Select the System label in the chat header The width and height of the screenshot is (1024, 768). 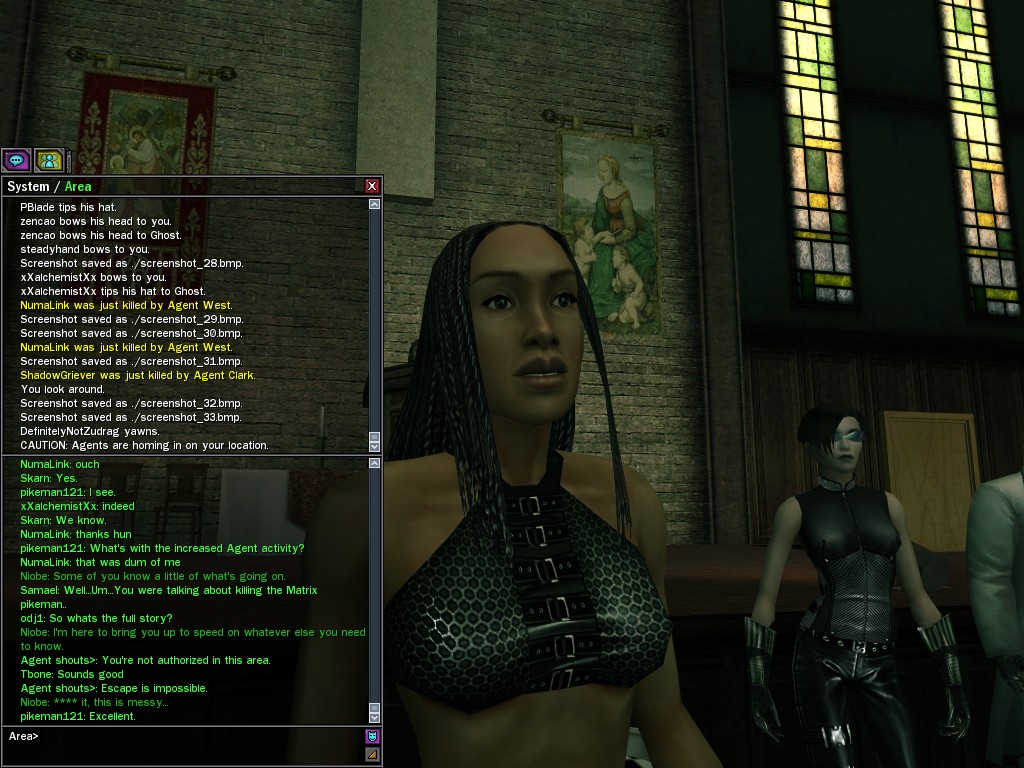tap(28, 187)
